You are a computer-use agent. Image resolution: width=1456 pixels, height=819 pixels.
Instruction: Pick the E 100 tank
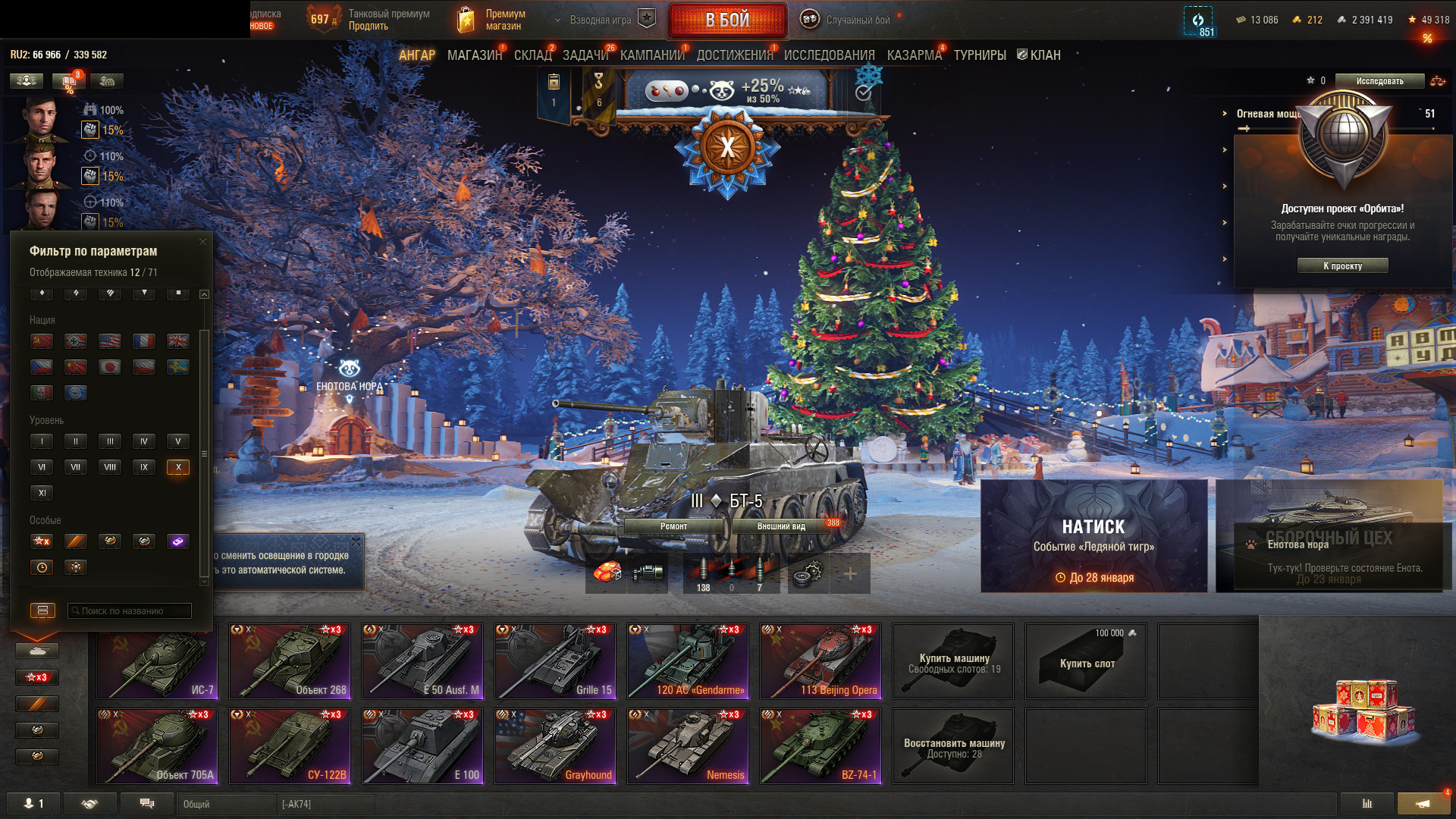(422, 746)
